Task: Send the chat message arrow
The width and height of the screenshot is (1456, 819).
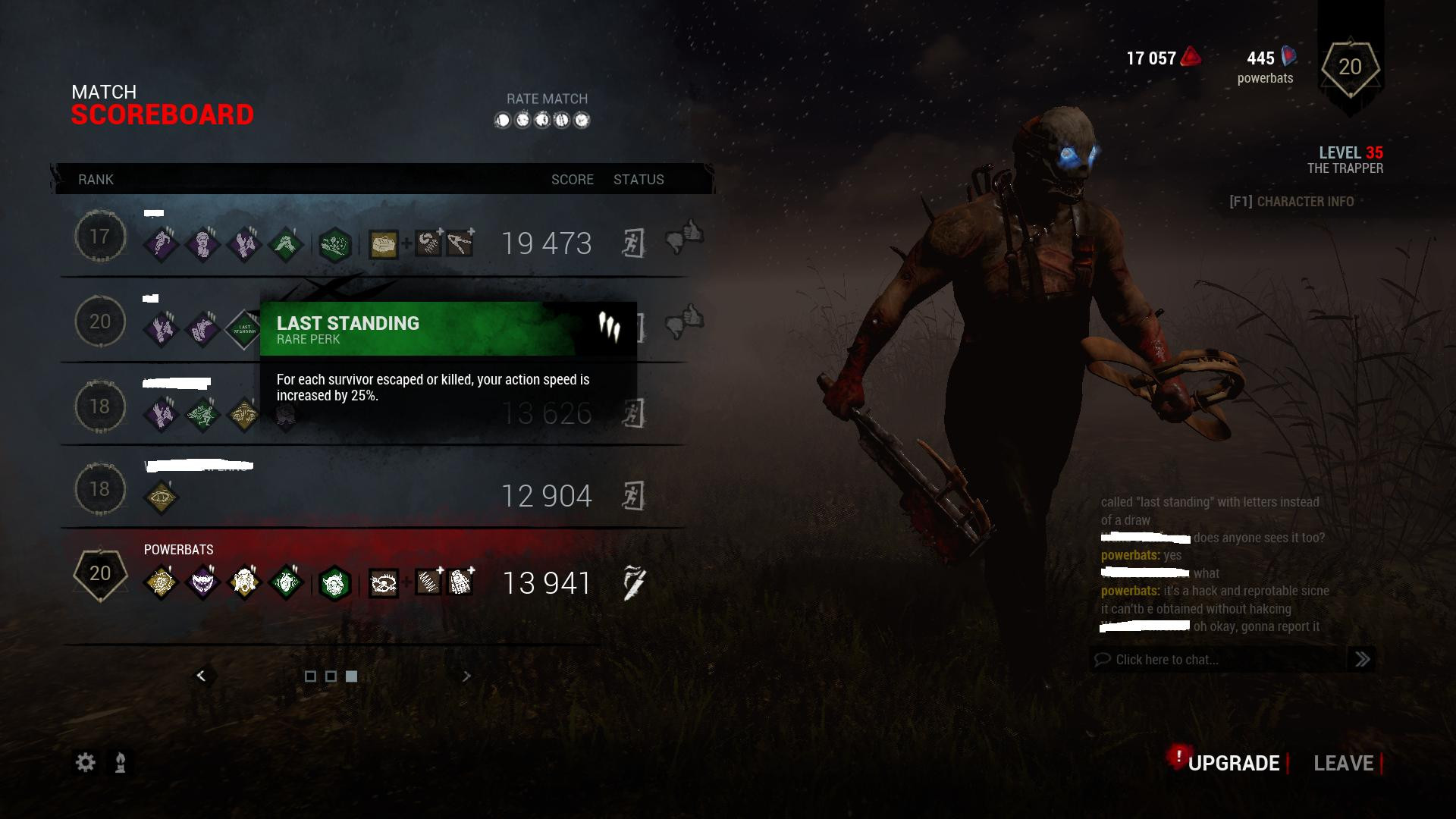Action: click(x=1362, y=660)
